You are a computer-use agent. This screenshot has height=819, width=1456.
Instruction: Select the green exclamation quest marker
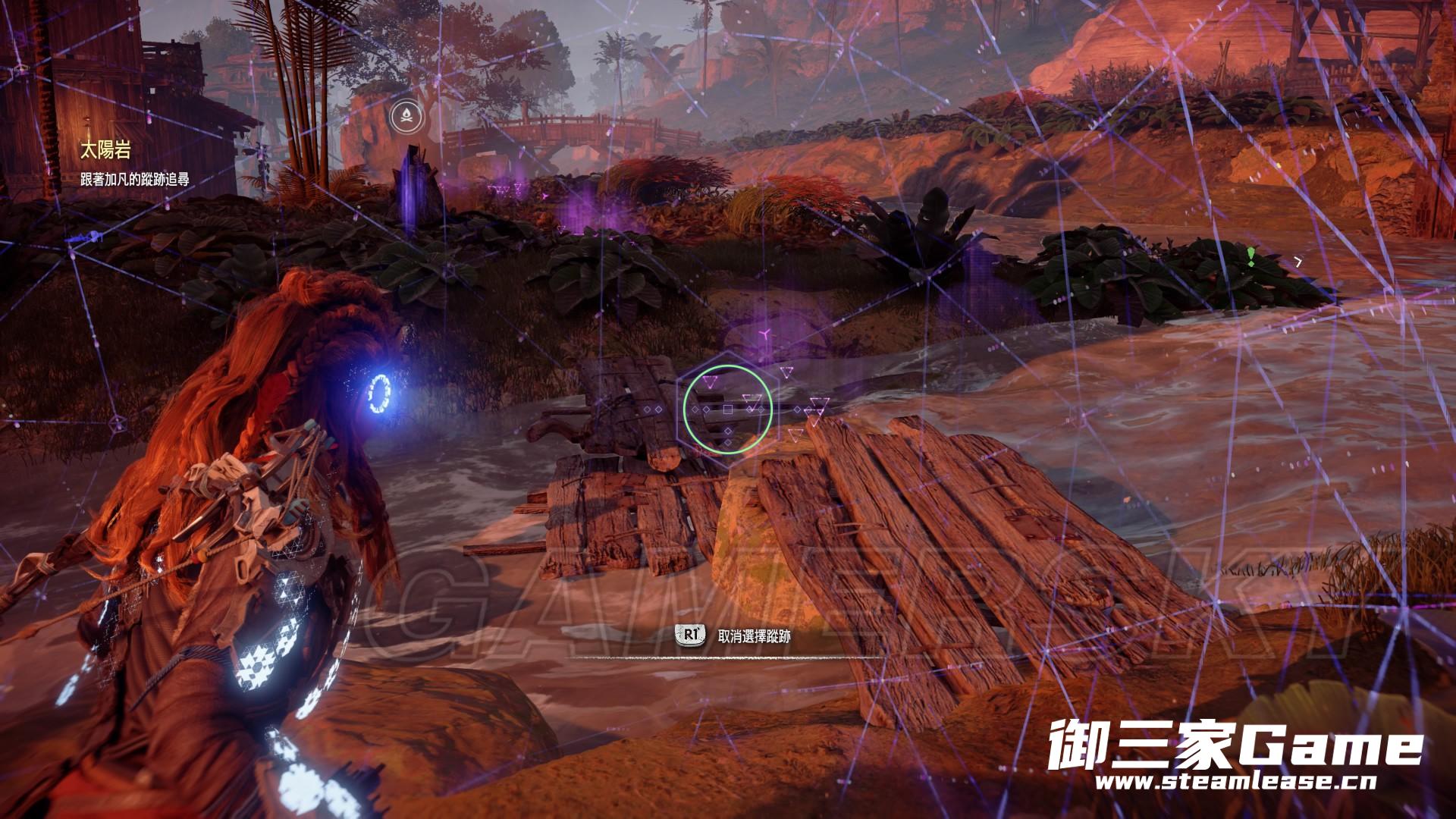click(x=1250, y=255)
